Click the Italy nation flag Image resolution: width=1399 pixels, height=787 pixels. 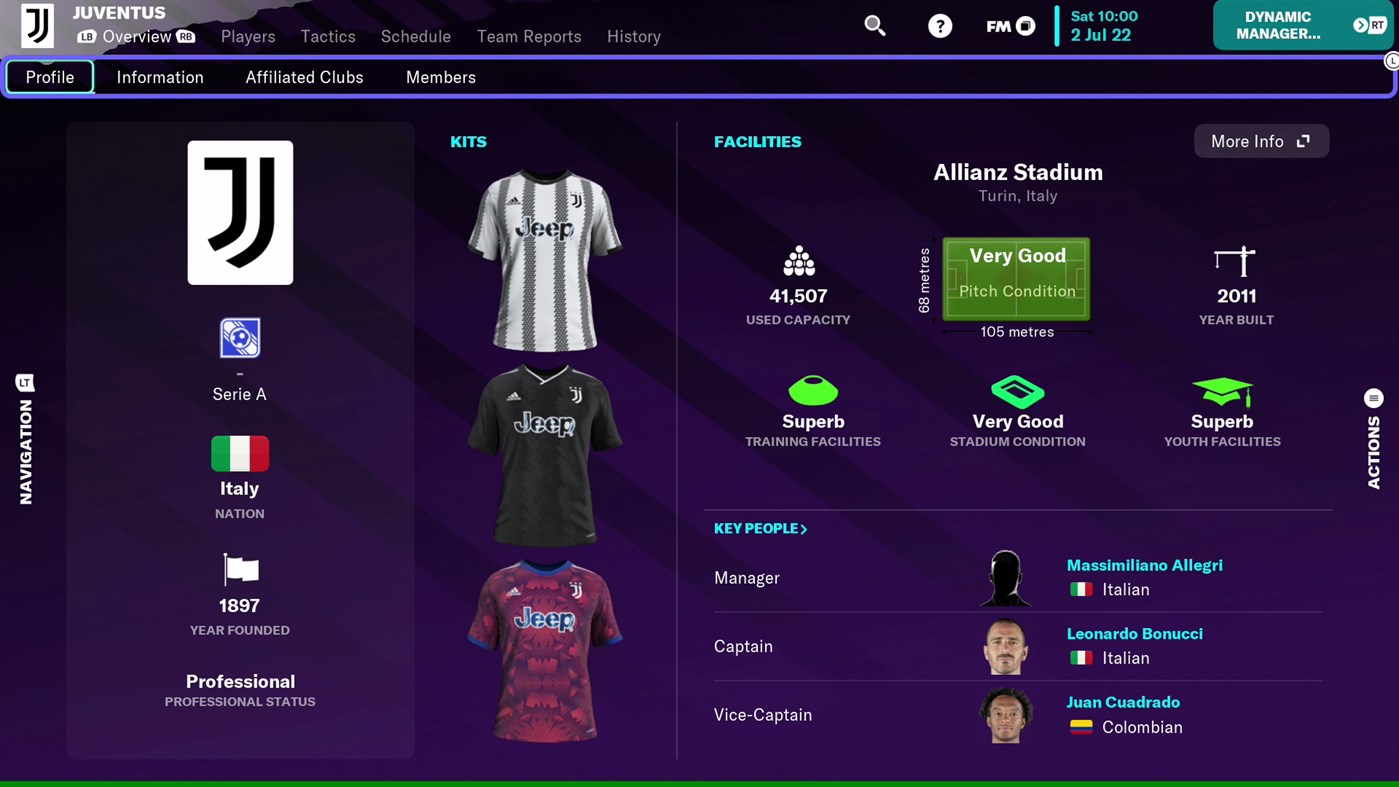pyautogui.click(x=239, y=453)
